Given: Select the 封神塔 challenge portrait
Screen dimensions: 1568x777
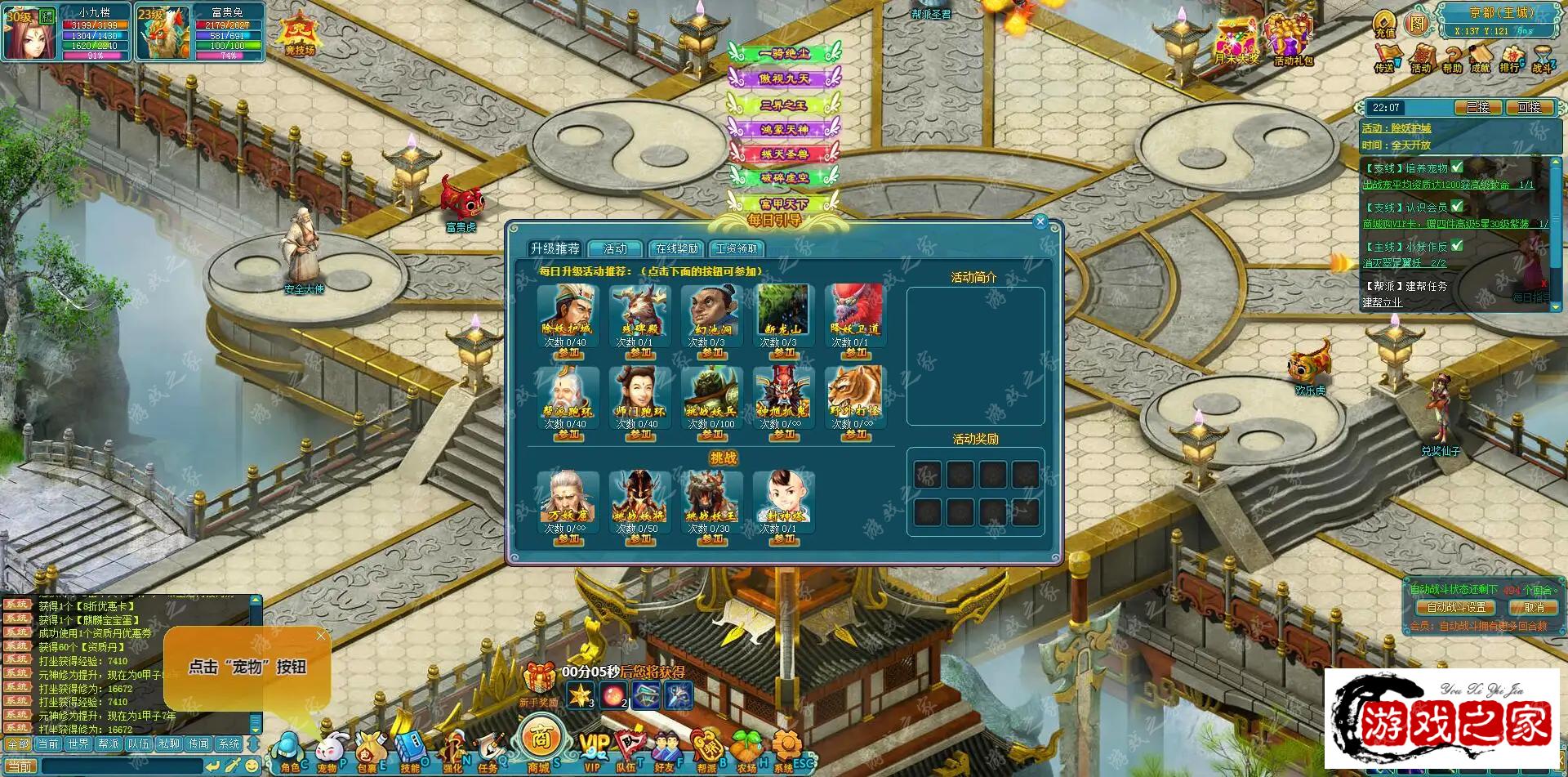Looking at the screenshot, I should coord(783,496).
